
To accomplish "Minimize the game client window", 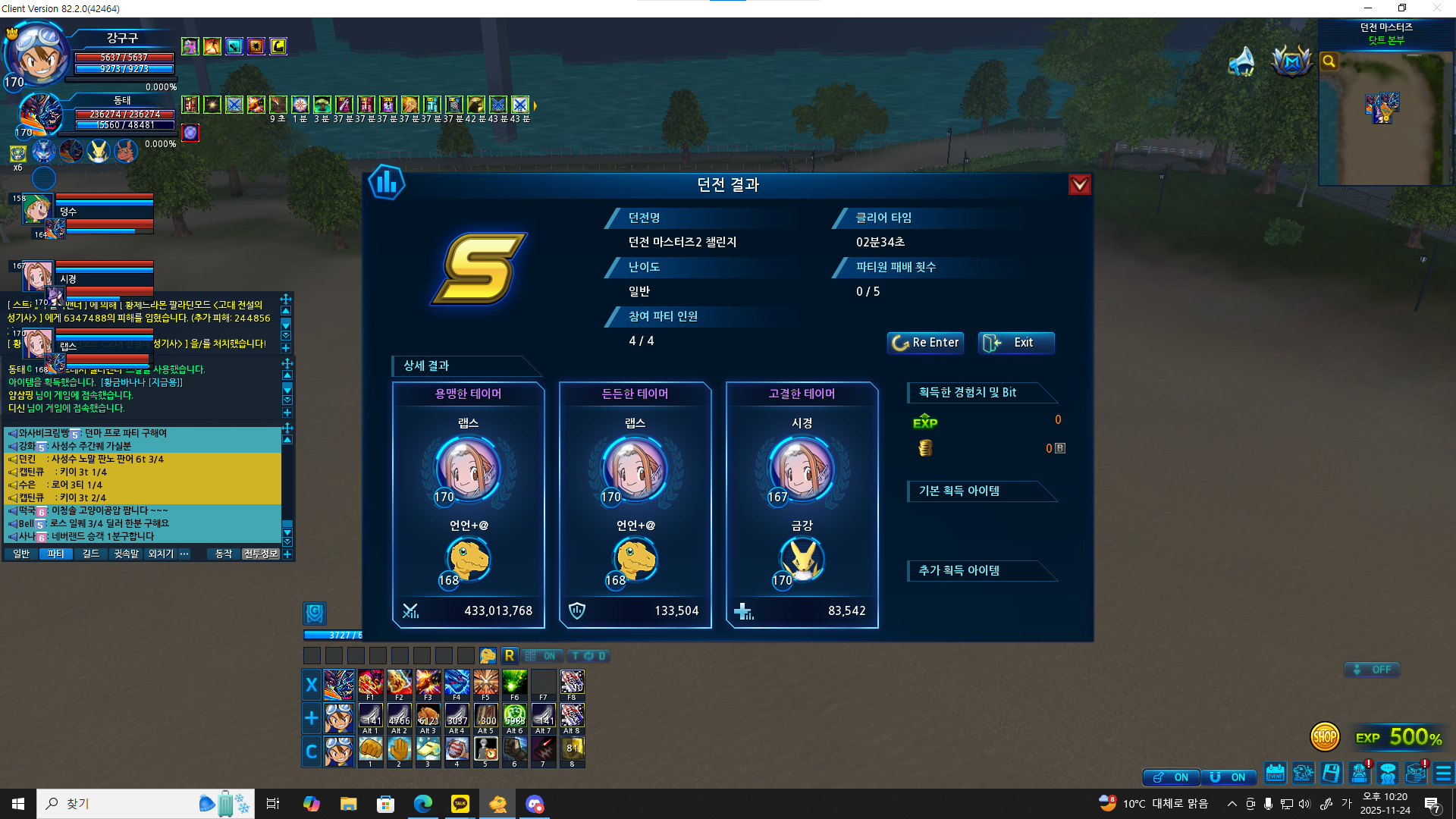I will 1368,8.
